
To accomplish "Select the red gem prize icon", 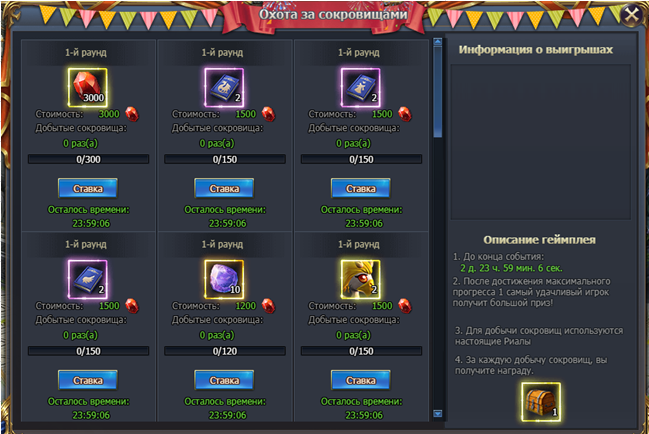I will (x=88, y=87).
